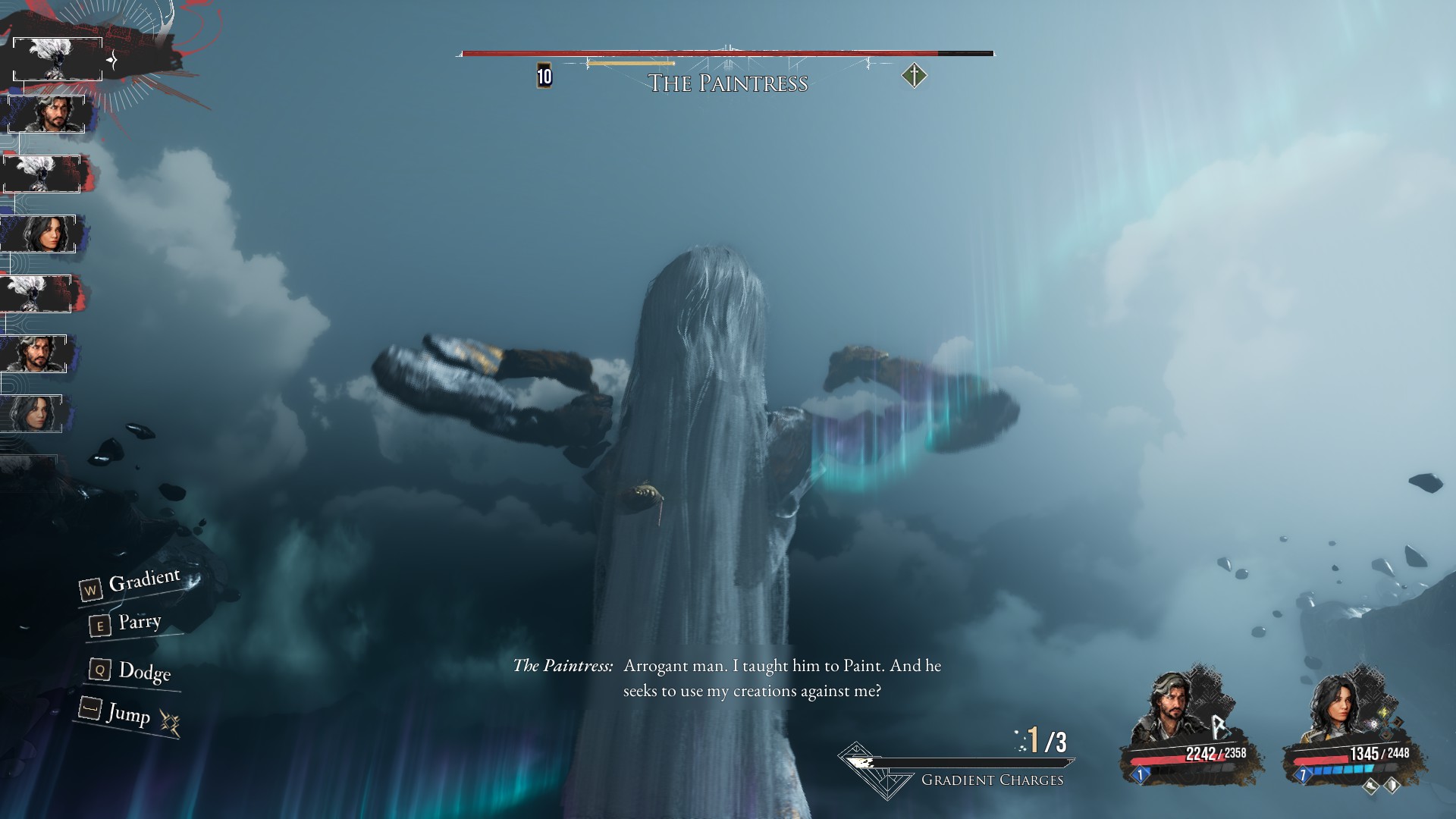The height and width of the screenshot is (819, 1456).
Task: Click the Paintress's number 10 badge
Action: [544, 76]
